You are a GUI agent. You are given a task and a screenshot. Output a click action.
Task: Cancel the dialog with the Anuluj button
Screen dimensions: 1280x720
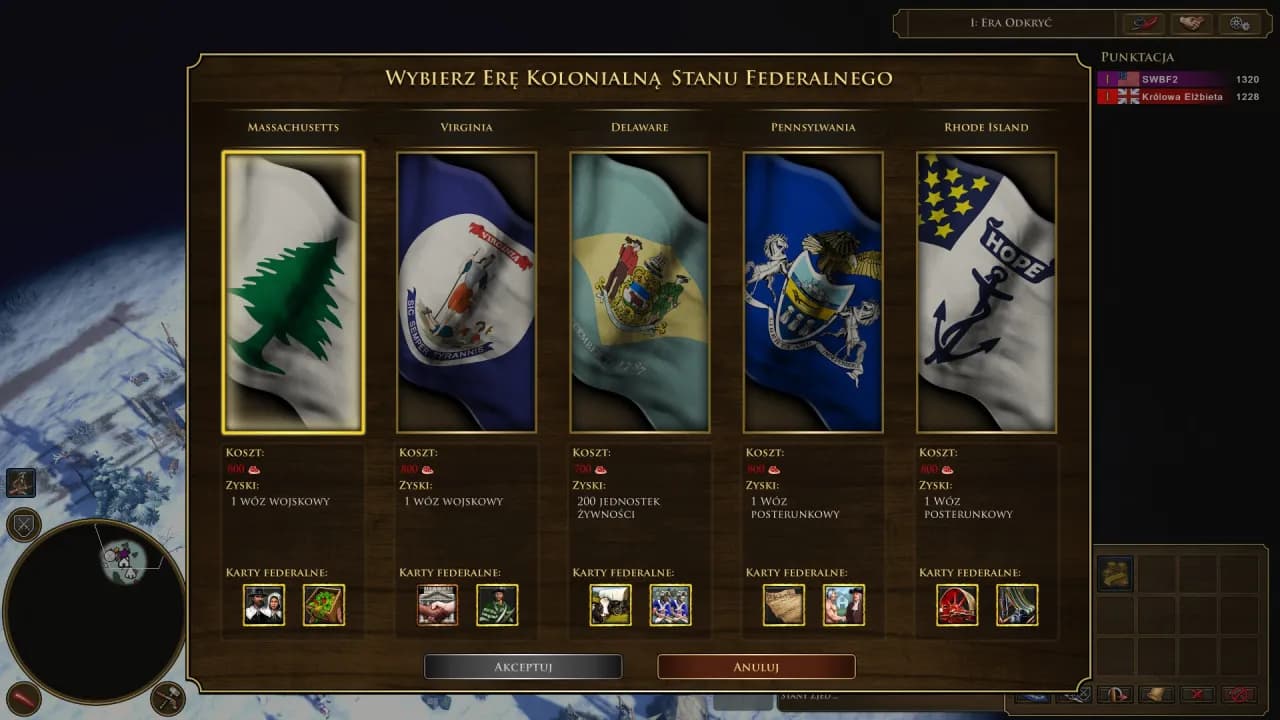[x=755, y=666]
